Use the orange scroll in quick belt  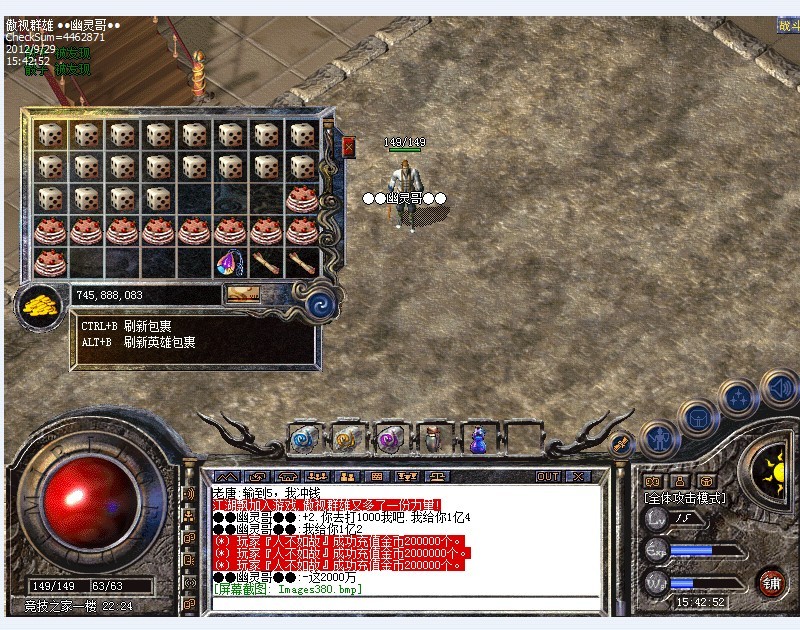[x=346, y=437]
